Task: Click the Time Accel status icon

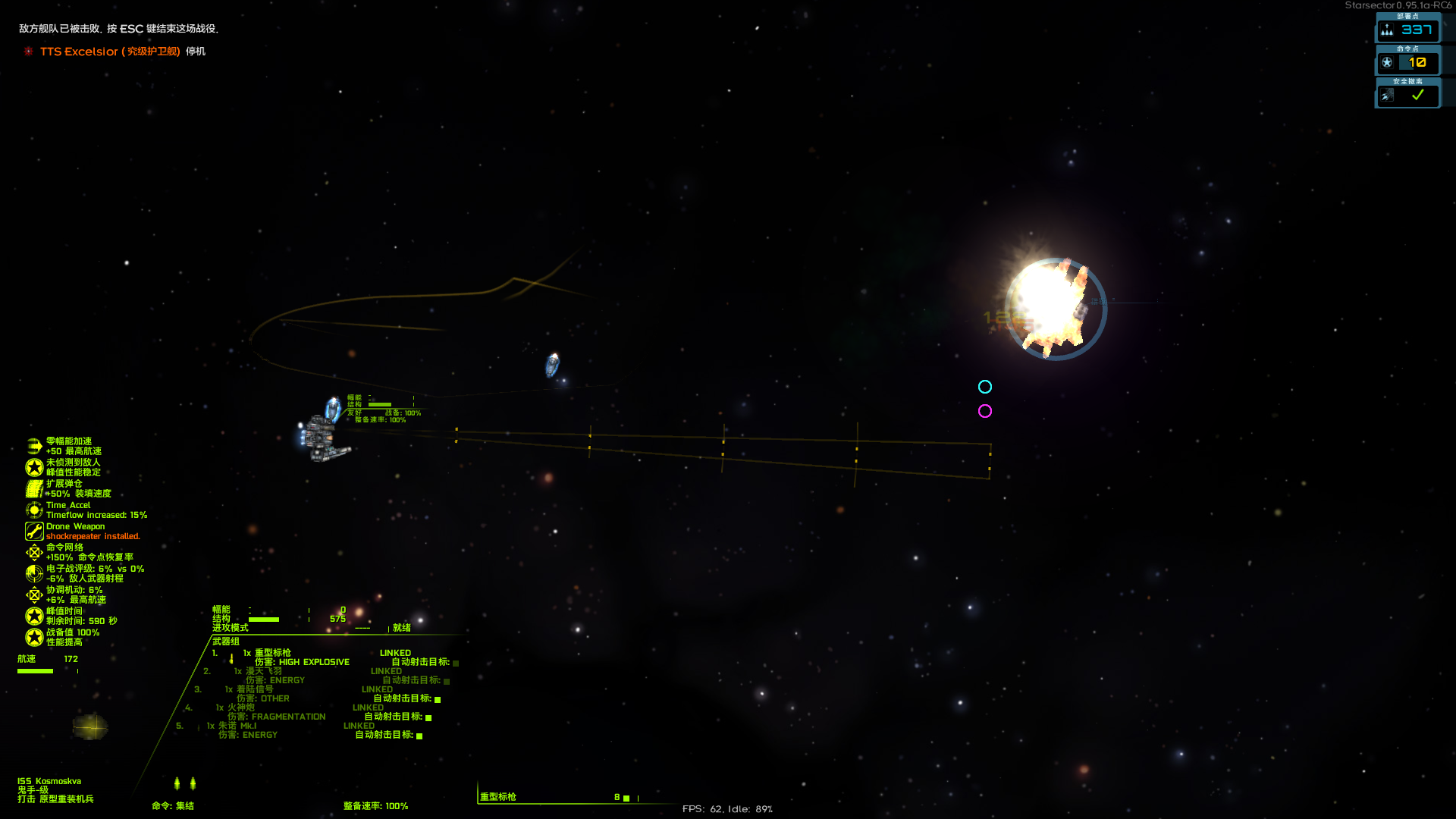Action: tap(34, 510)
